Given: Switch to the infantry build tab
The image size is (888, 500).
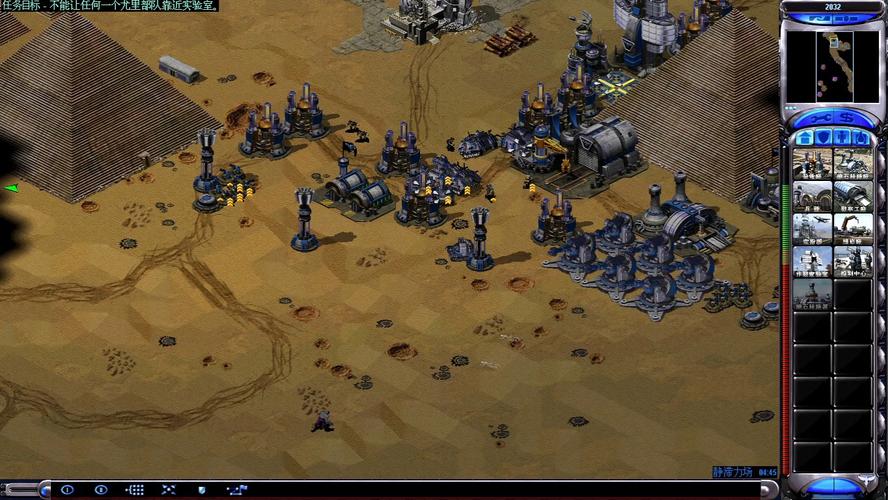Looking at the screenshot, I should click(x=843, y=137).
